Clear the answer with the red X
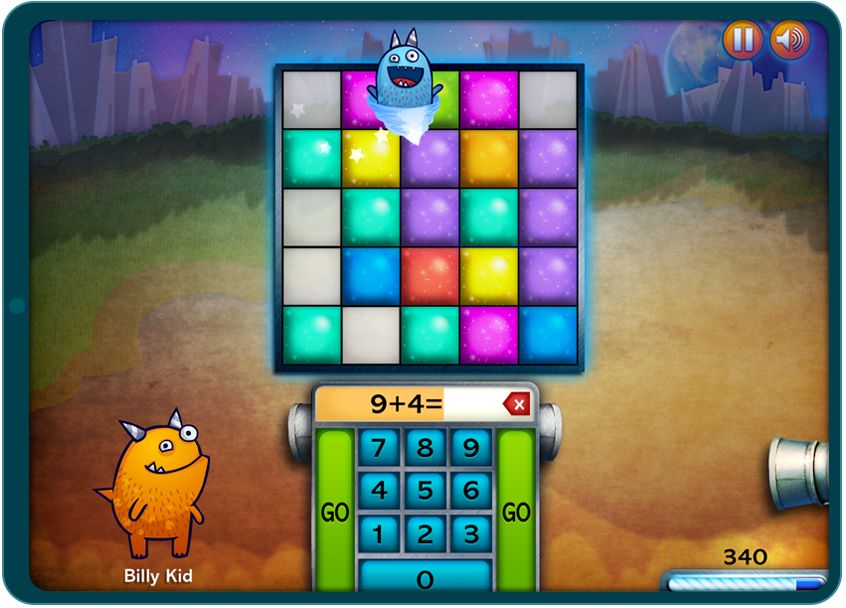This screenshot has height=608, width=846. [517, 405]
